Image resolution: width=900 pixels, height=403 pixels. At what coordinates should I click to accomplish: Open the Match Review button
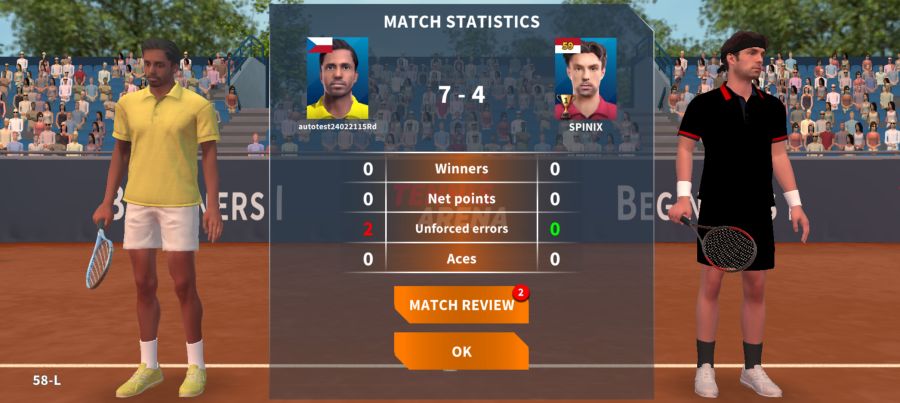461,305
